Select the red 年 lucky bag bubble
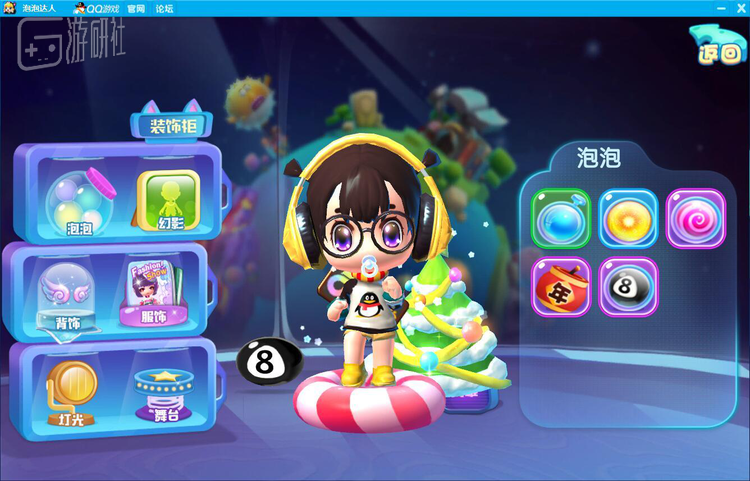The width and height of the screenshot is (750, 481). 560,286
